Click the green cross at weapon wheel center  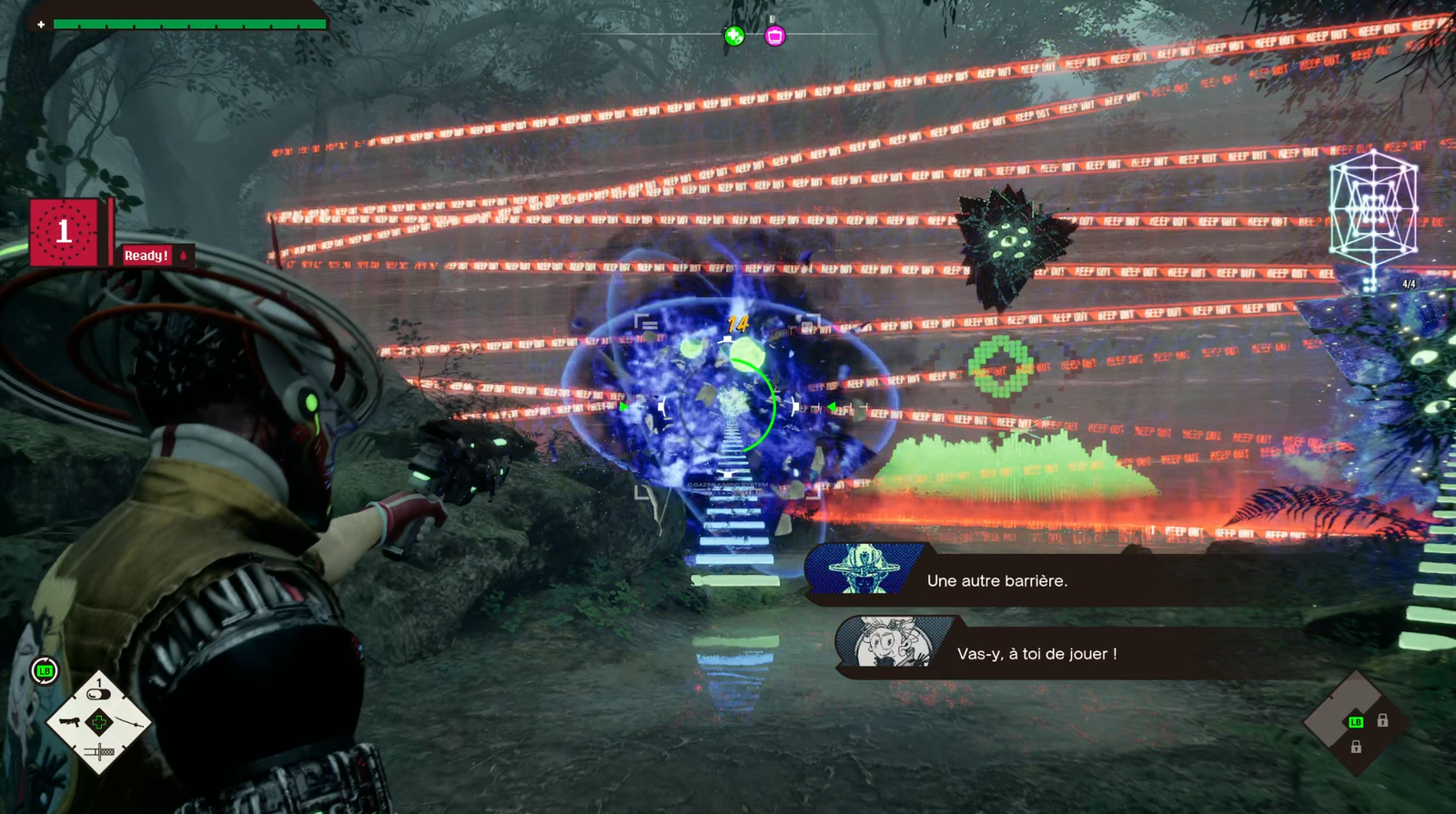(x=99, y=723)
